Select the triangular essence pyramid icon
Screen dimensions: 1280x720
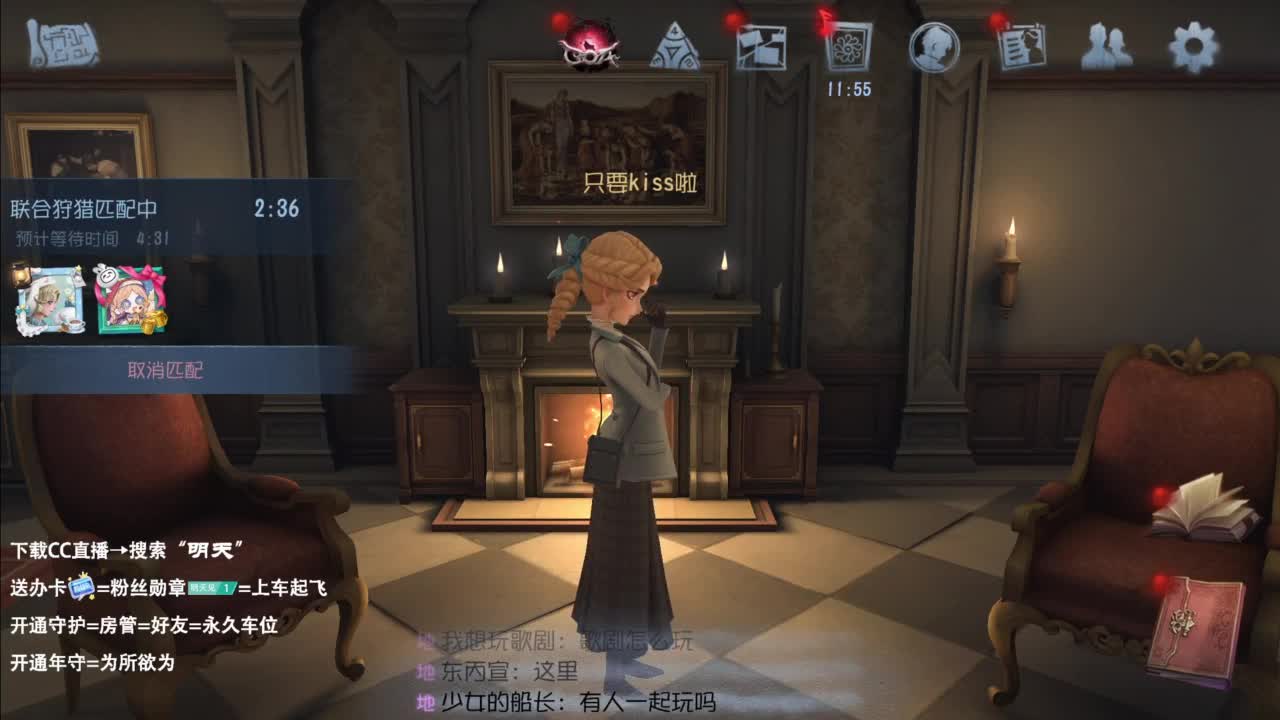coord(675,47)
